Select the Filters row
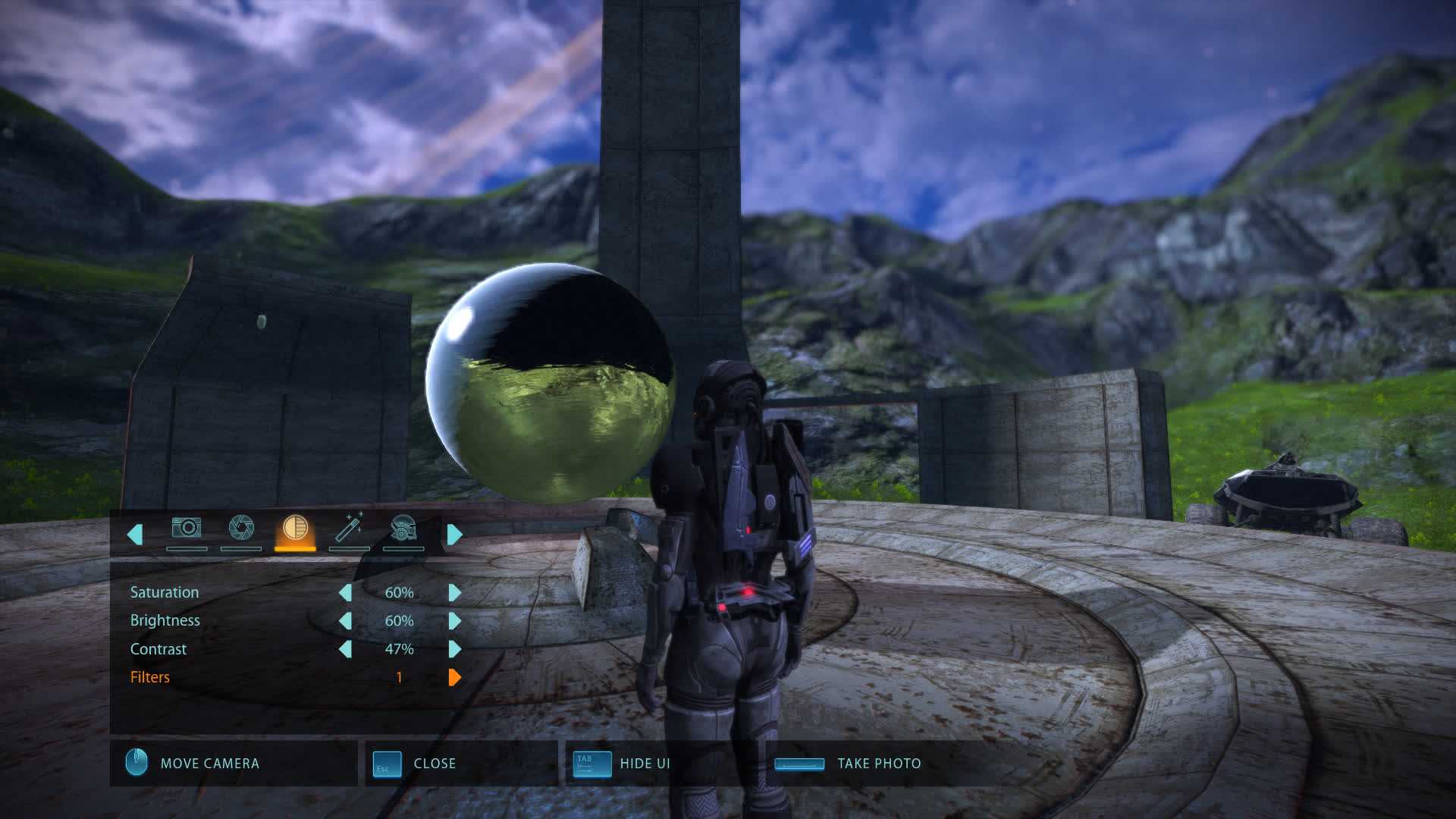Screen dimensions: 1456x819 click(x=150, y=677)
